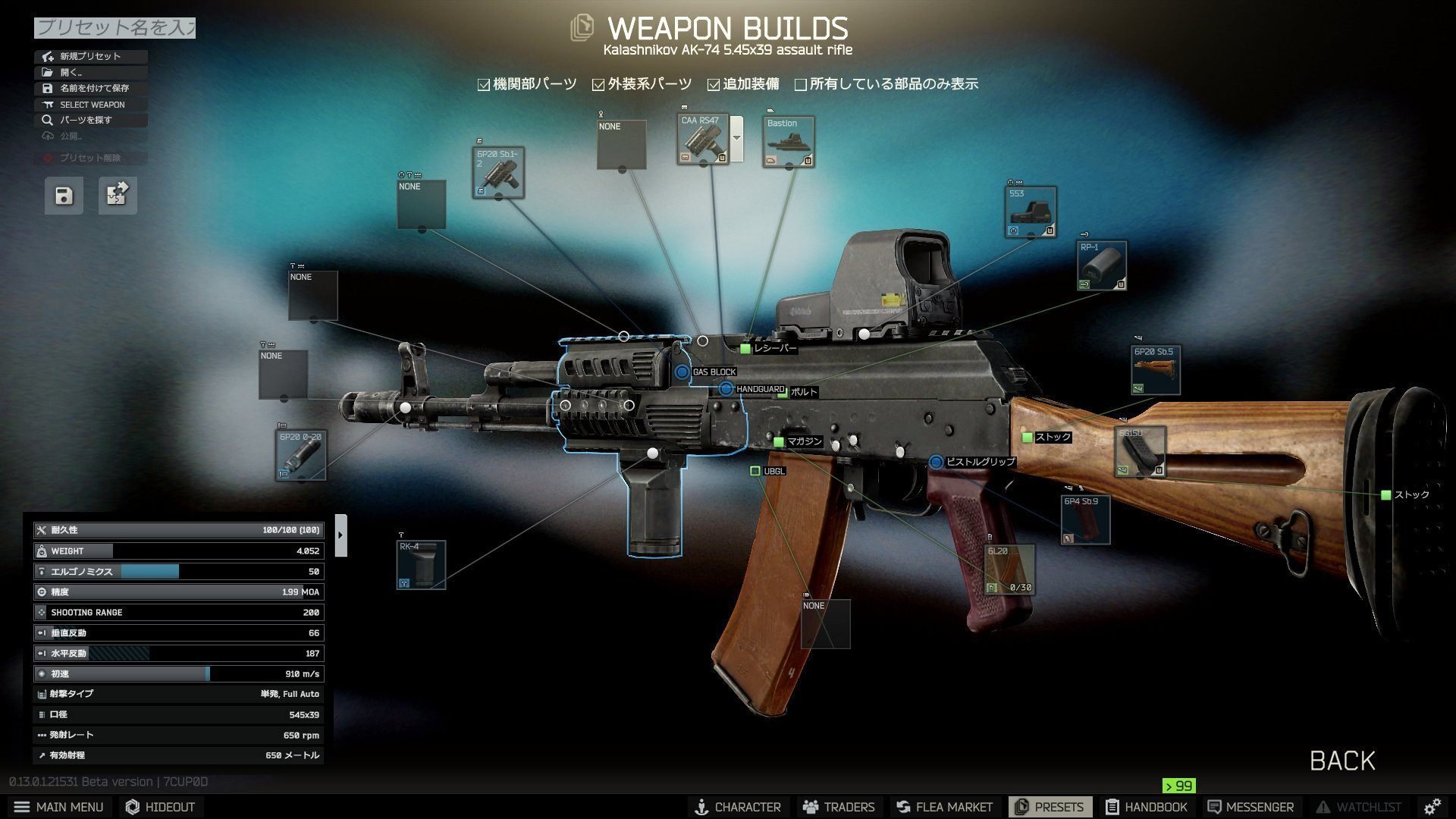
Task: Toggle the 外装系パーツ checkbox
Action: click(x=598, y=84)
